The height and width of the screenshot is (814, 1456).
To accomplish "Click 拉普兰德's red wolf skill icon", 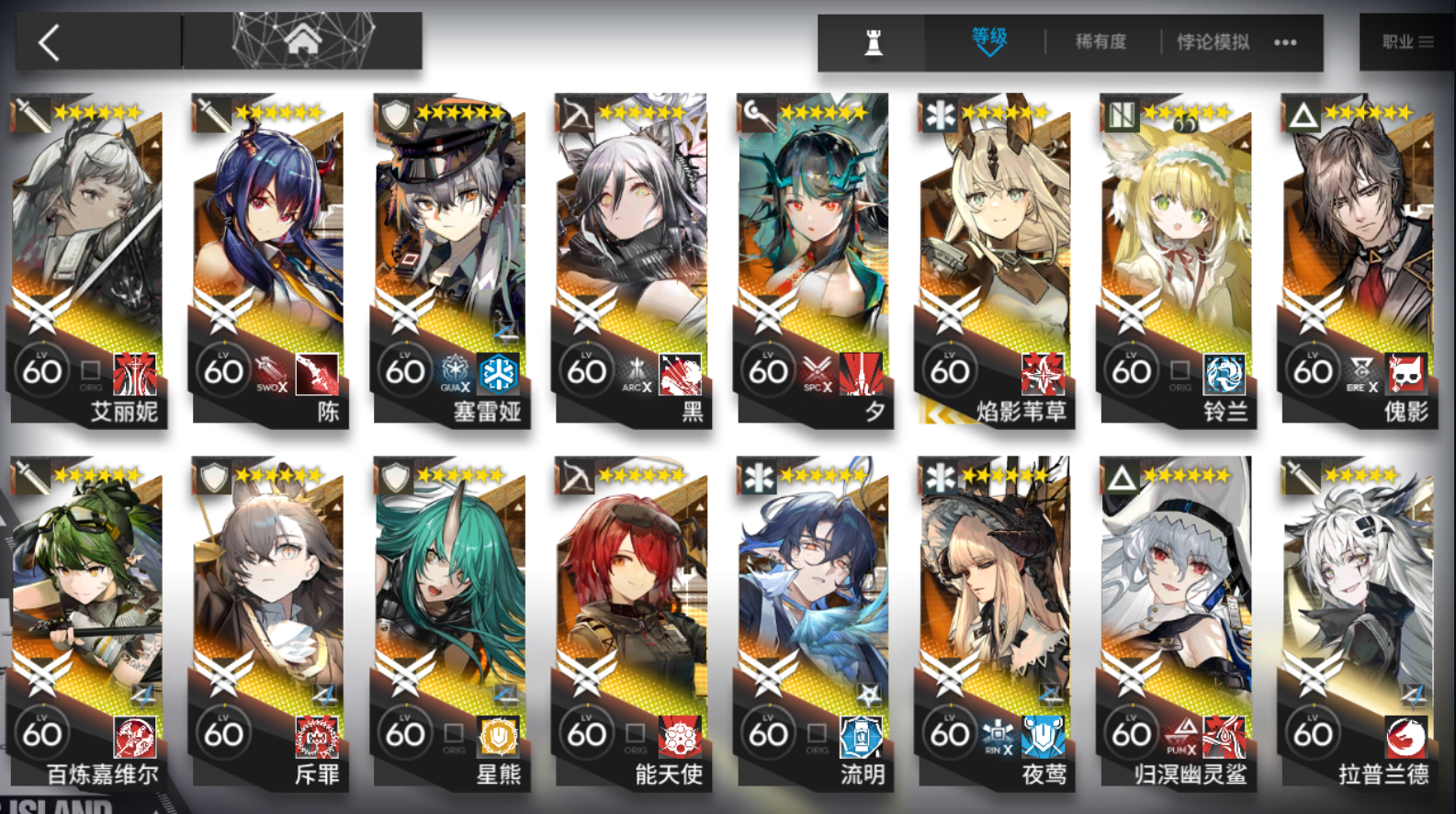I will pos(1406,735).
